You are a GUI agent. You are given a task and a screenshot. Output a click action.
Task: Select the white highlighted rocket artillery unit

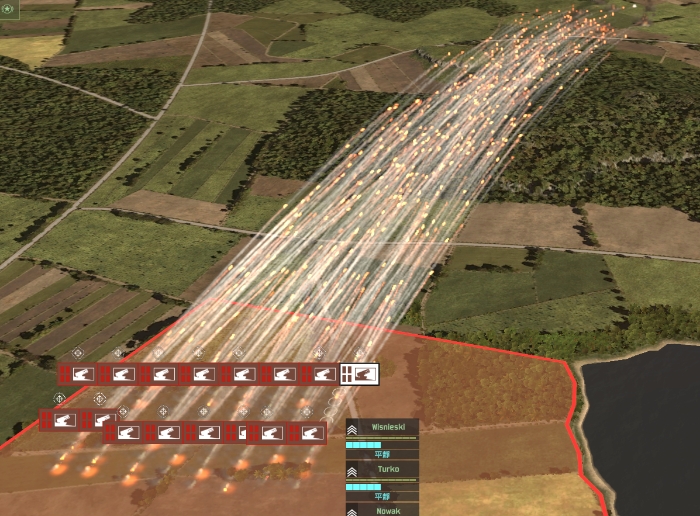(360, 374)
